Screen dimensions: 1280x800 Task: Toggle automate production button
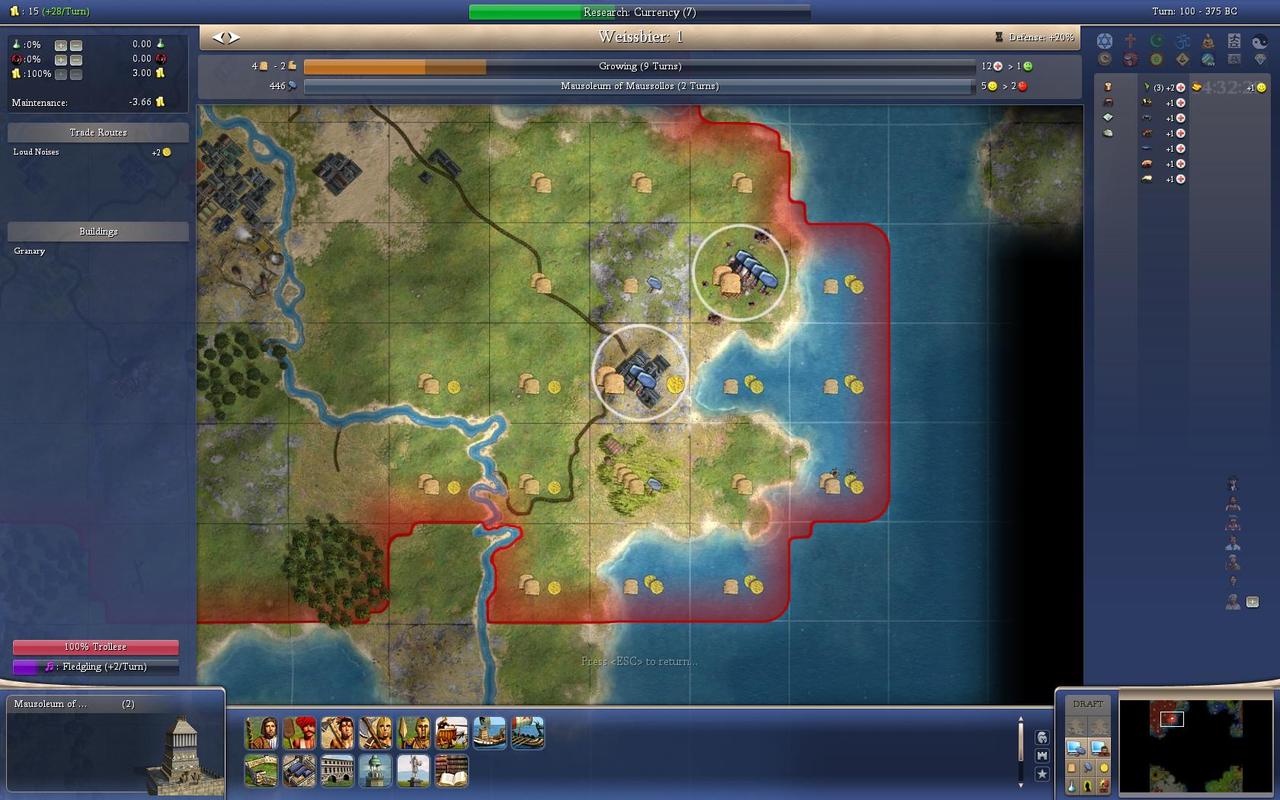click(1076, 747)
